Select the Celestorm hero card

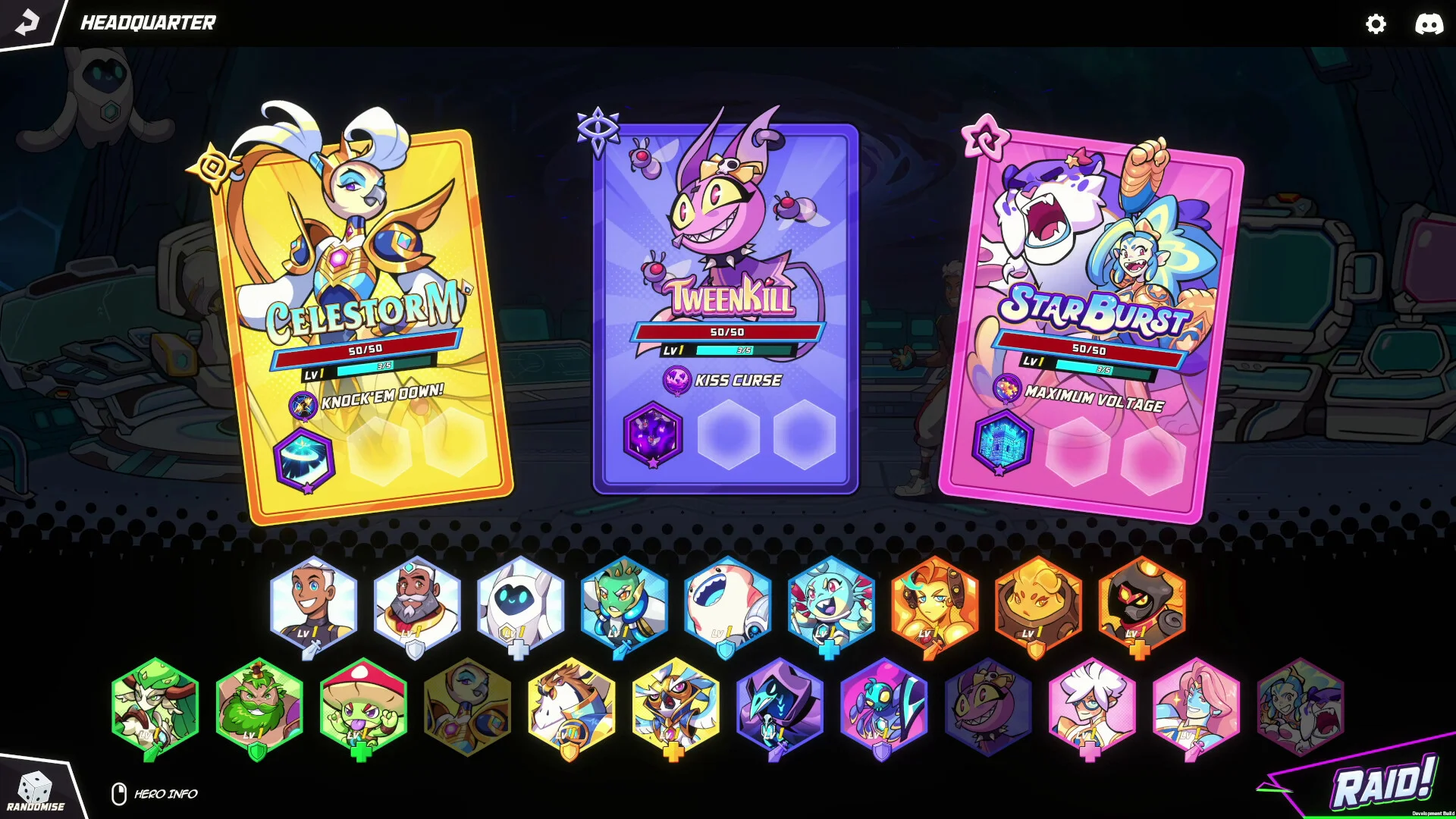(362, 318)
